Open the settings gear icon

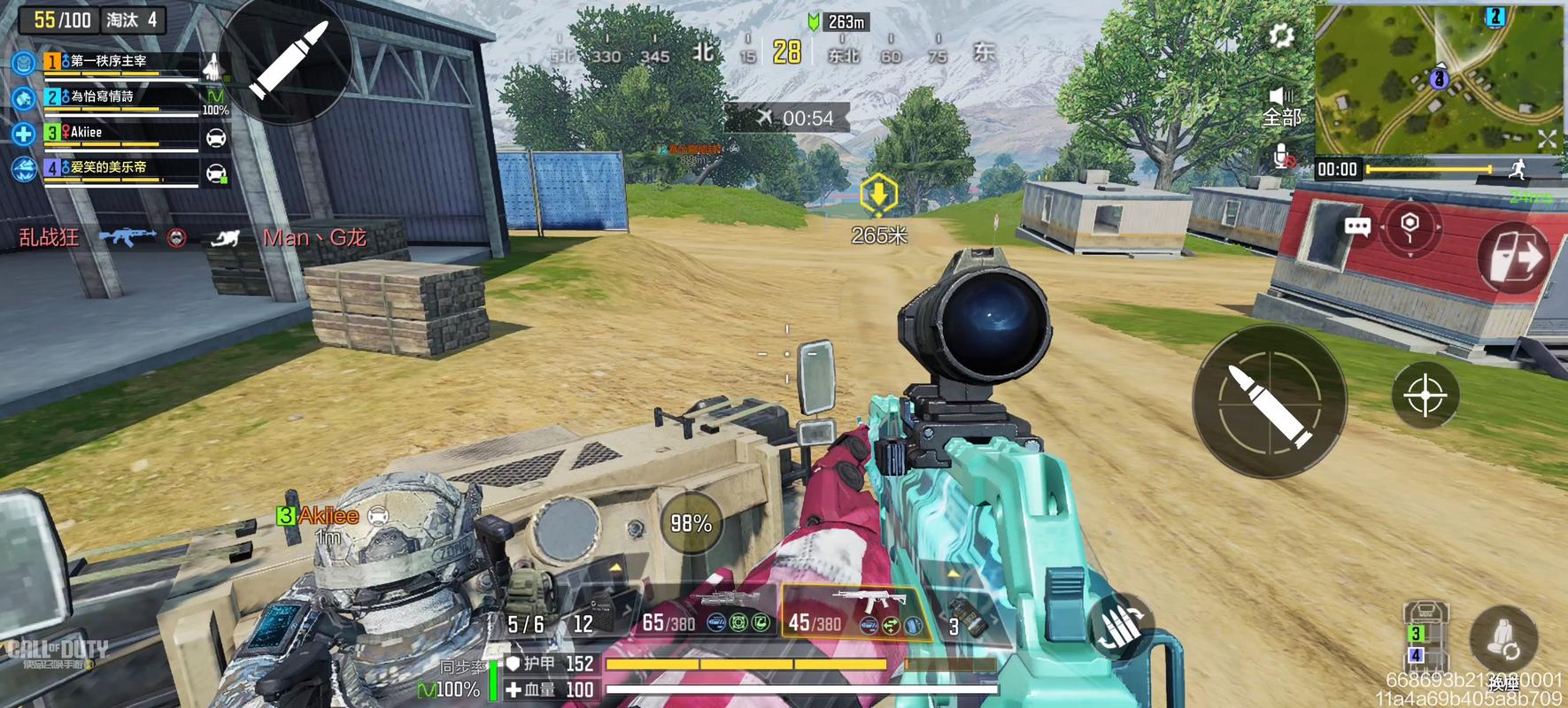pos(1281,35)
